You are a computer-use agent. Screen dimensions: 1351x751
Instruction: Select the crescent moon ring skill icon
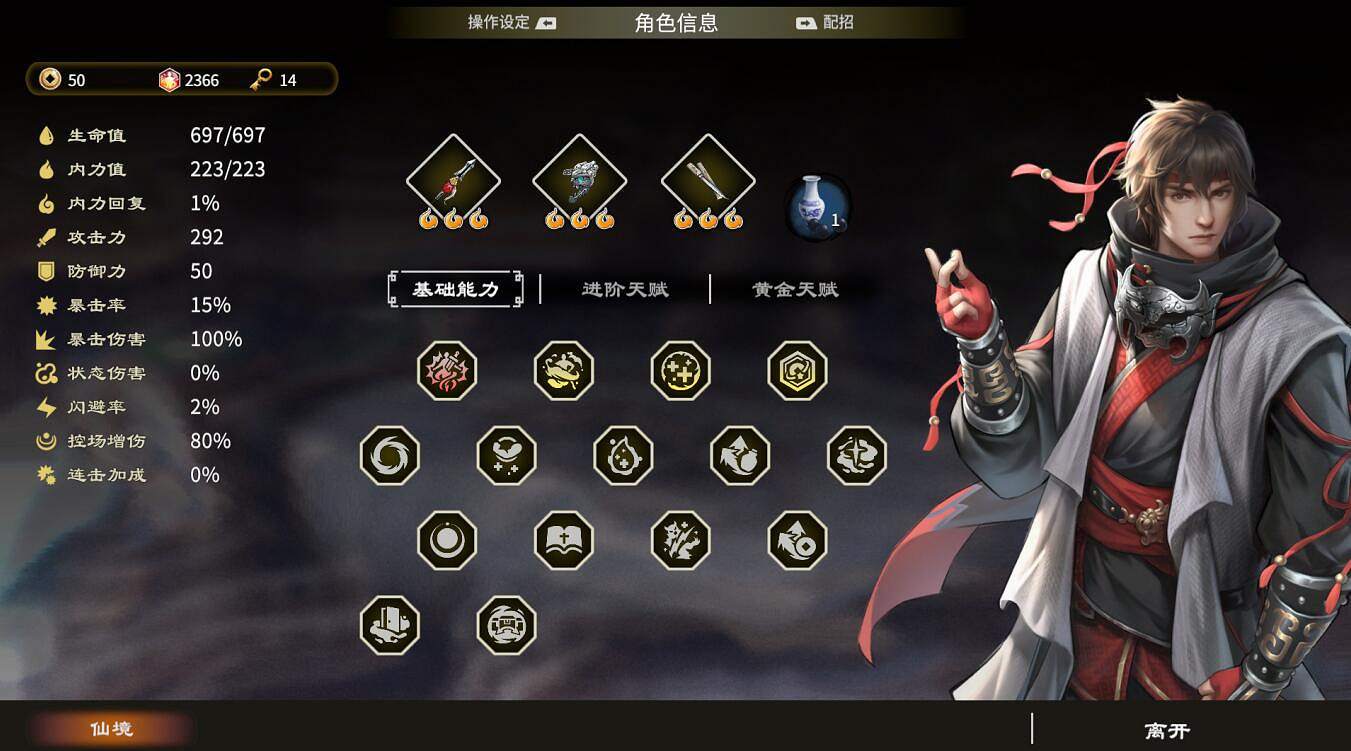click(x=448, y=540)
